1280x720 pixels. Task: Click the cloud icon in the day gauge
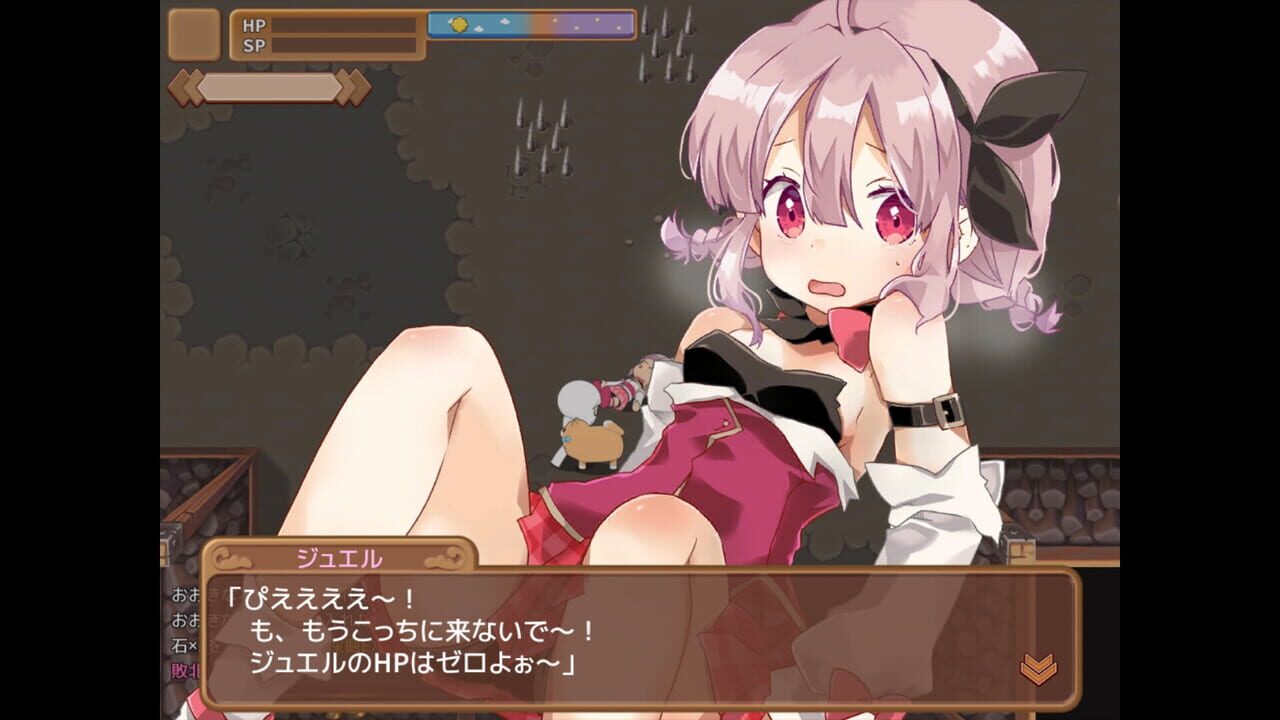(x=504, y=21)
